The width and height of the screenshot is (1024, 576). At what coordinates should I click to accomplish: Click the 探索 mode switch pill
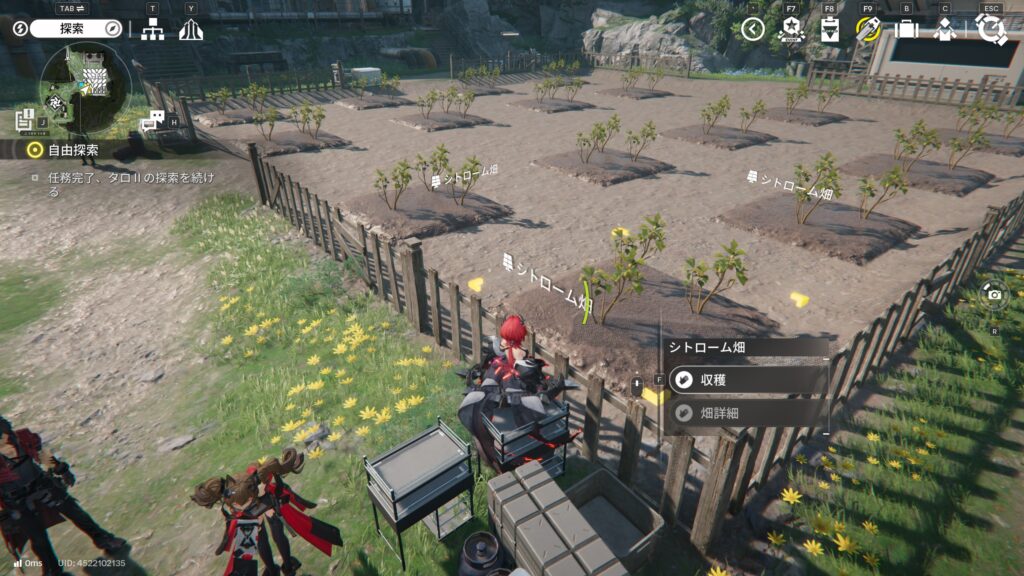[x=76, y=29]
